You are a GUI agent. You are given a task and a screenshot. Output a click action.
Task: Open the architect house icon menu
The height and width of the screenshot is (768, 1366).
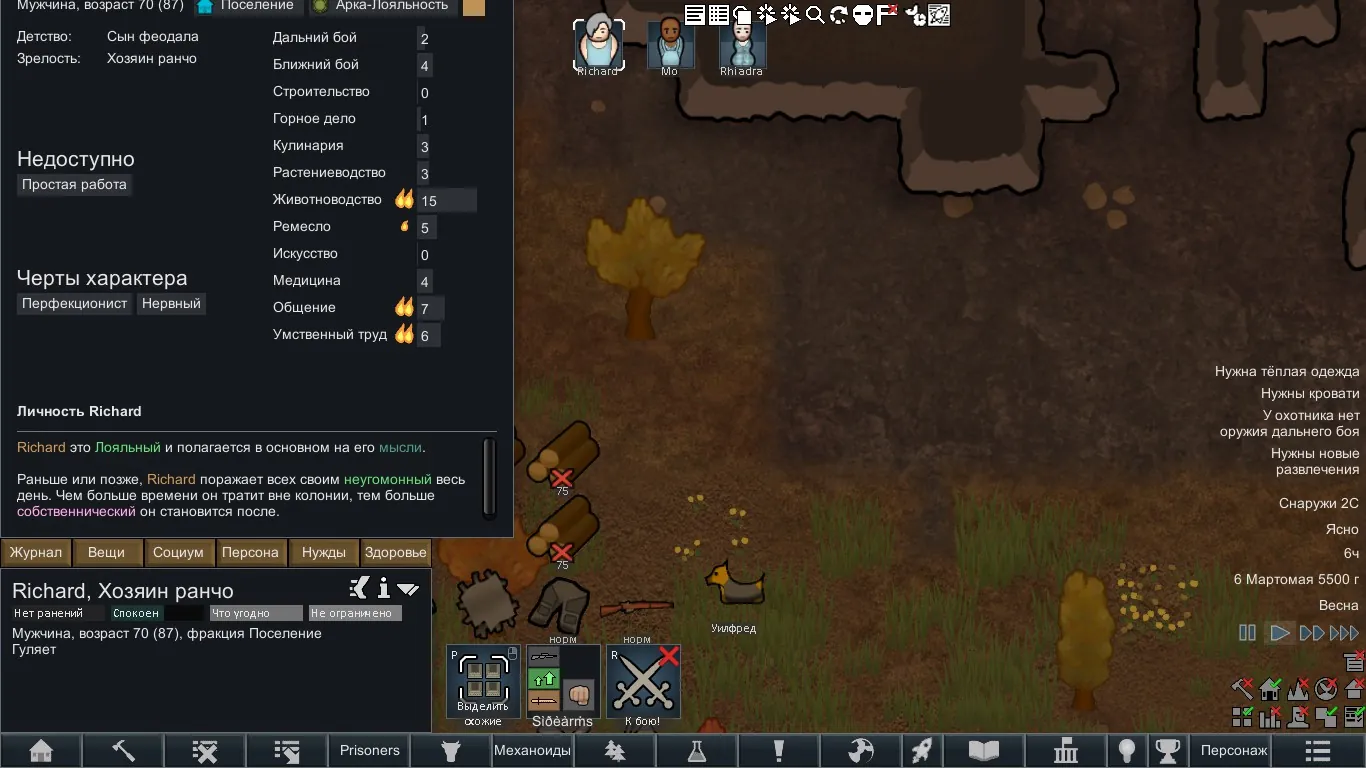click(x=41, y=751)
